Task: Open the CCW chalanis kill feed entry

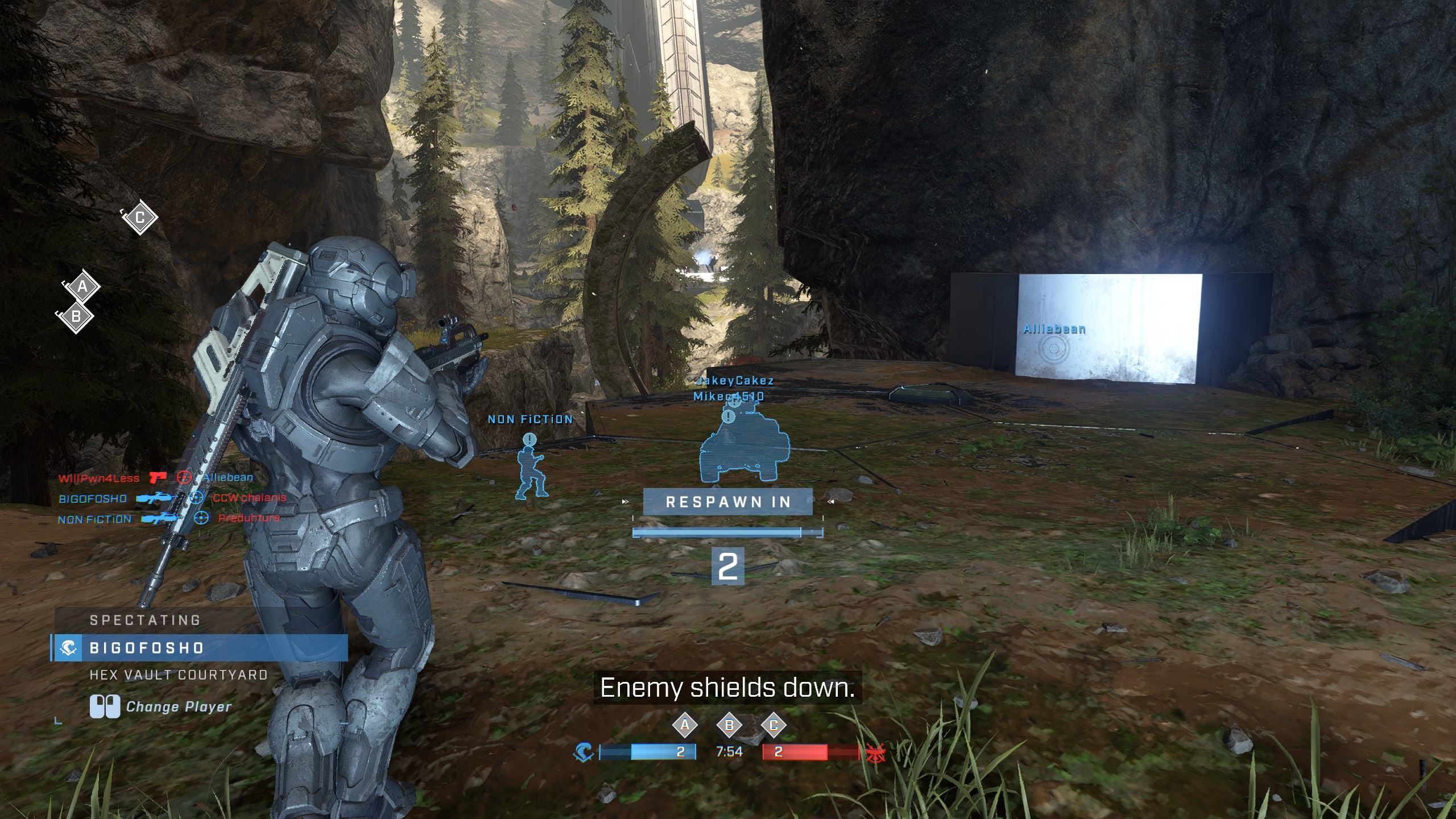Action: coord(249,498)
